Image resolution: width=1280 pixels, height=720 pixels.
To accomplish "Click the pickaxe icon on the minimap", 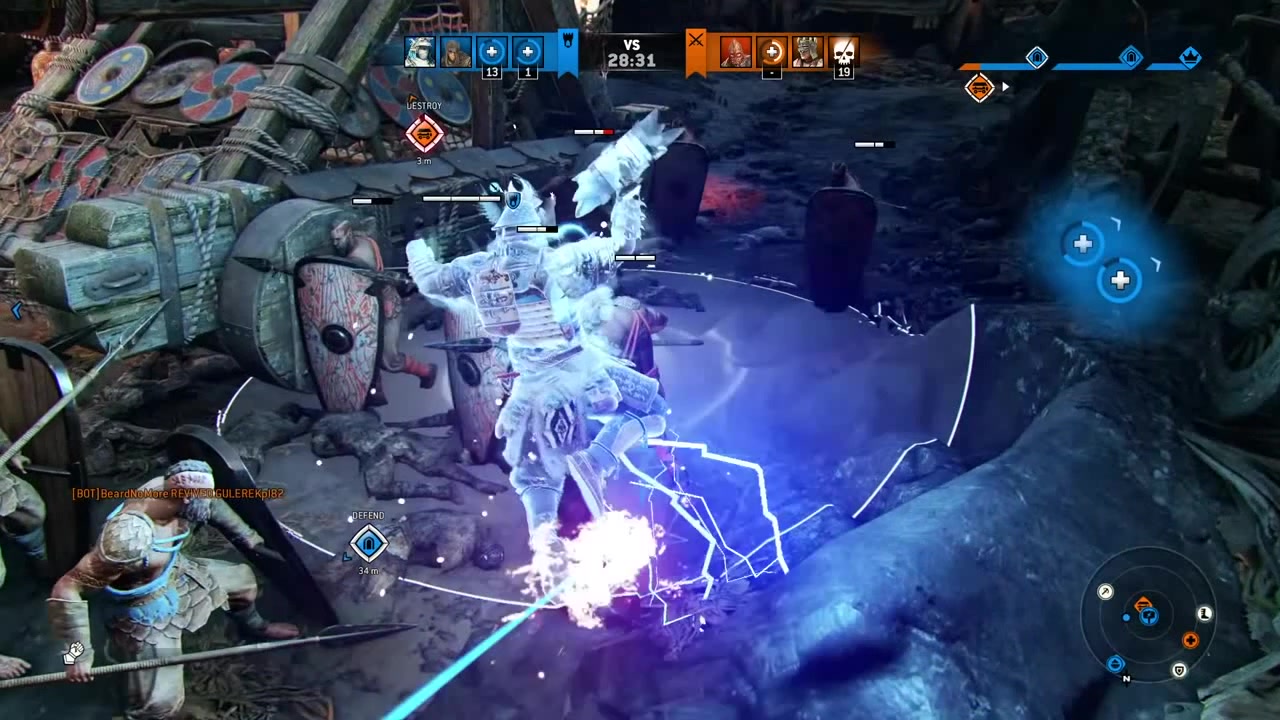I will 1105,591.
